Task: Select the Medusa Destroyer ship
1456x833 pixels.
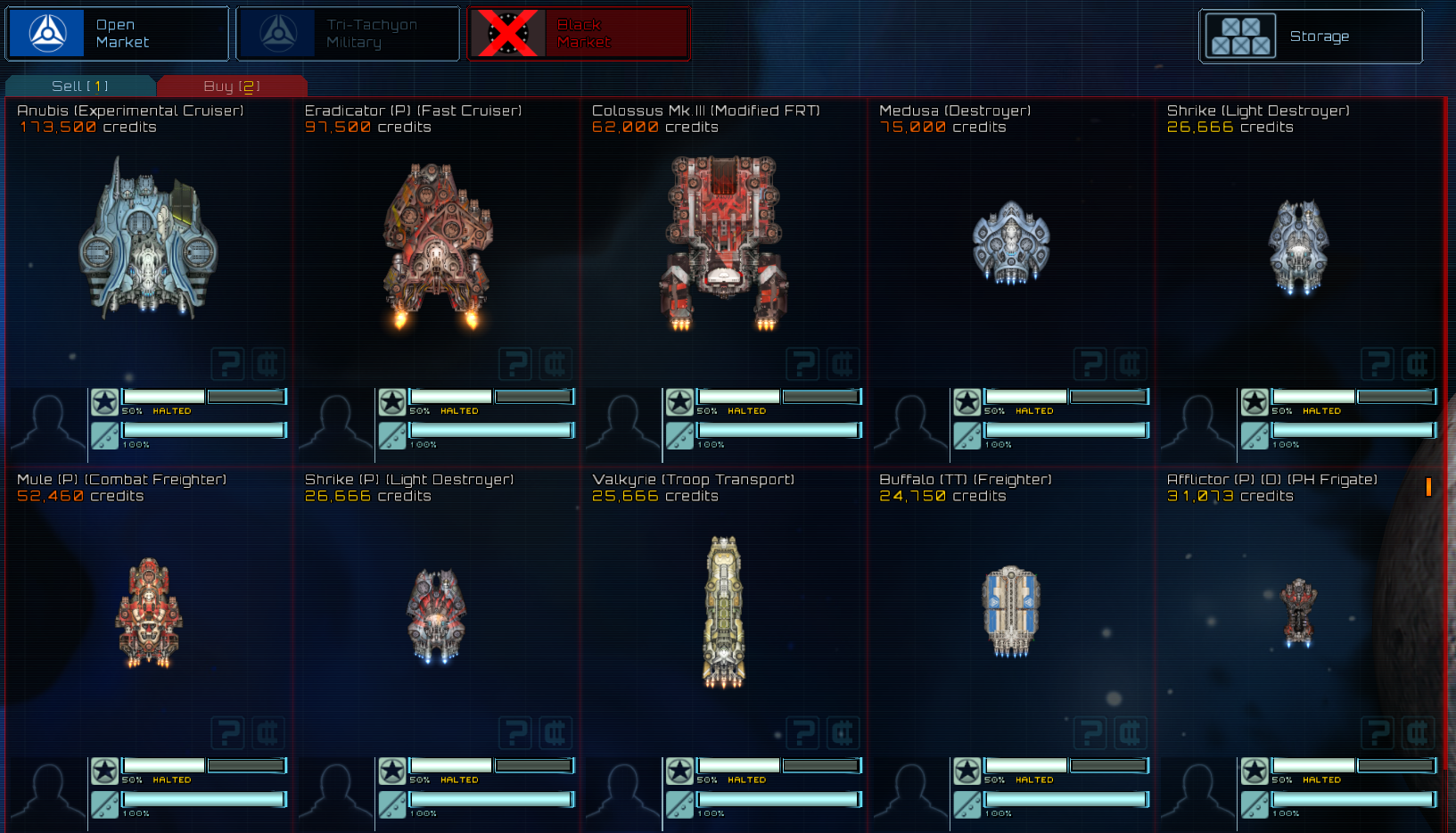Action: (x=1010, y=243)
